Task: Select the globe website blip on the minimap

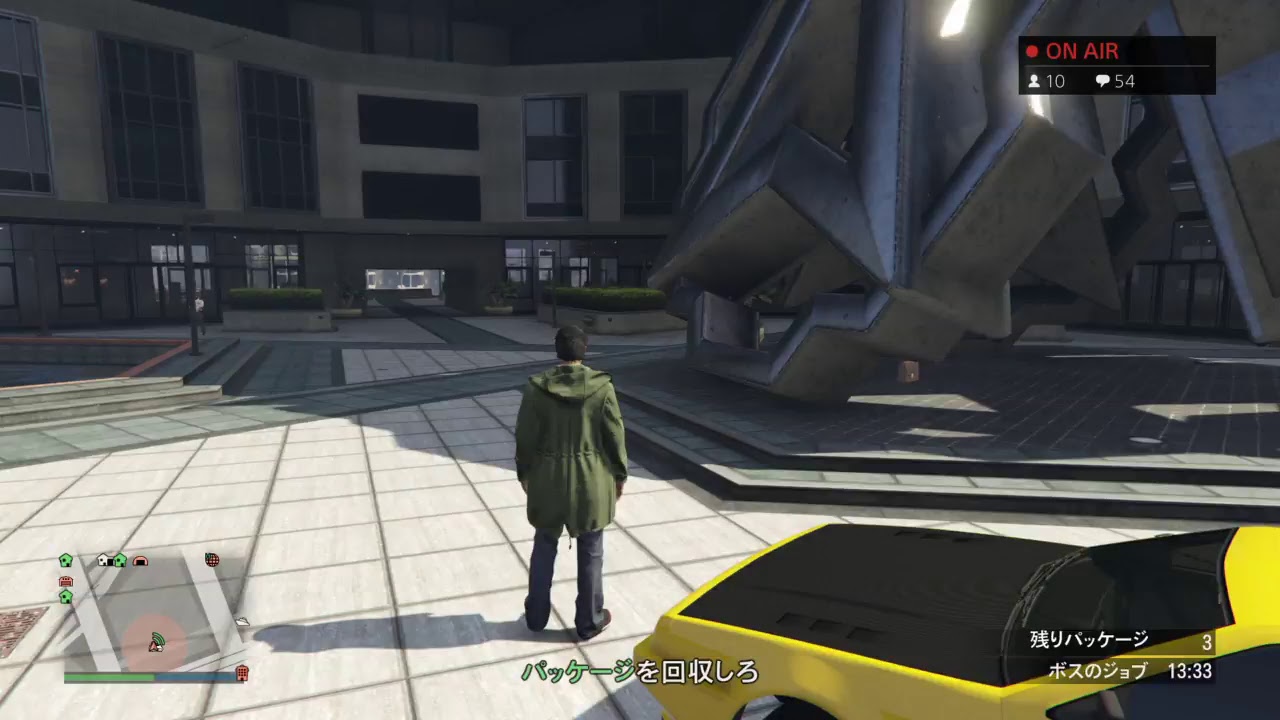Action: (211, 560)
